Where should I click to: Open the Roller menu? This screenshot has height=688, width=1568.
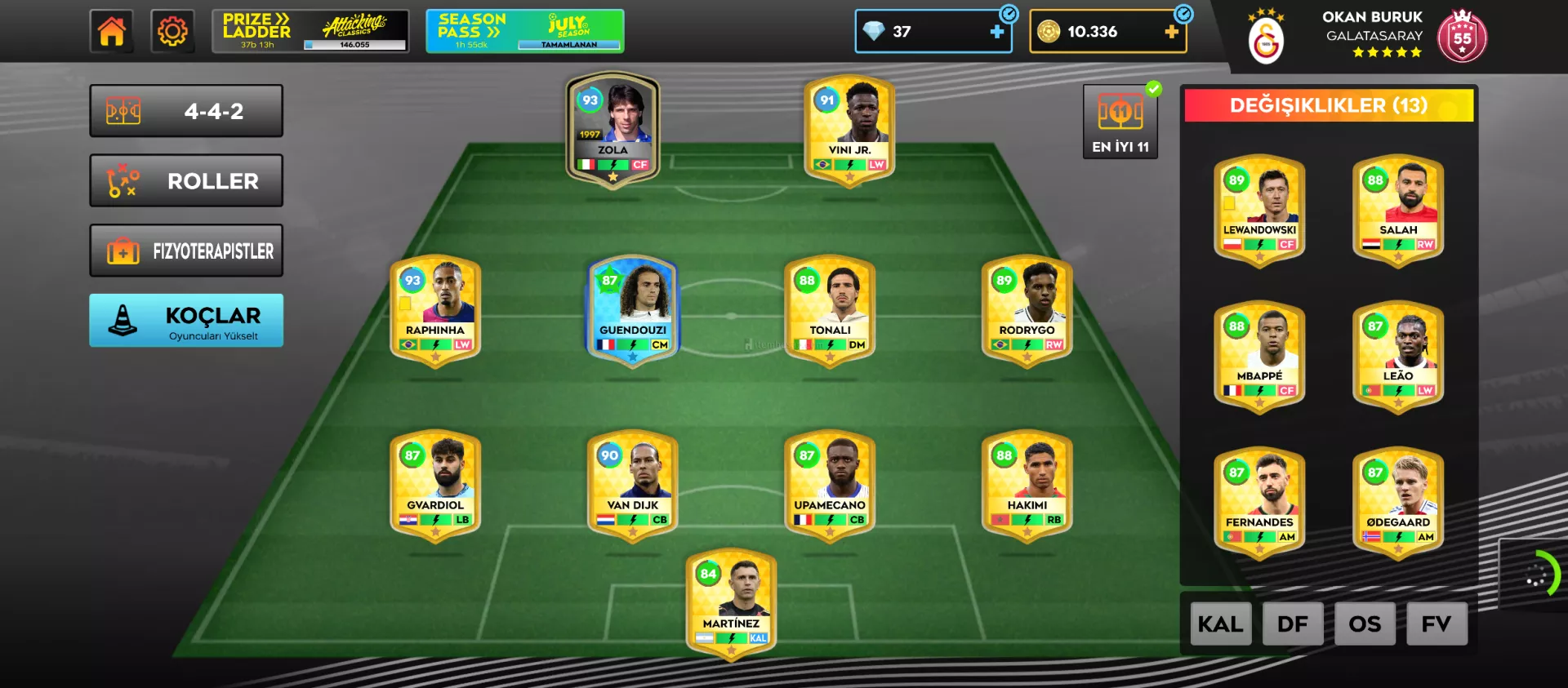[x=186, y=181]
